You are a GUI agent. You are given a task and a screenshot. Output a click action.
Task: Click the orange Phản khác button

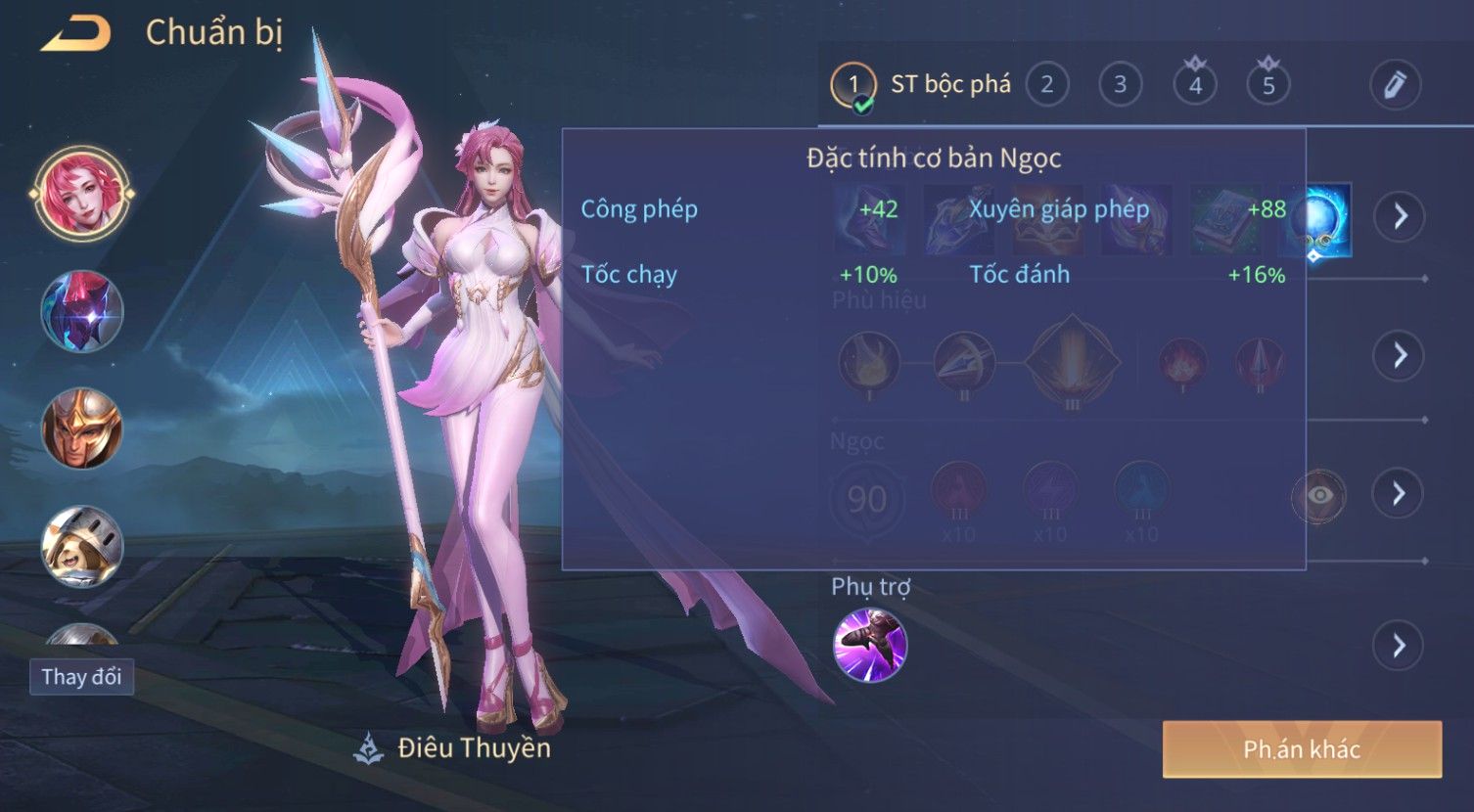[1302, 749]
